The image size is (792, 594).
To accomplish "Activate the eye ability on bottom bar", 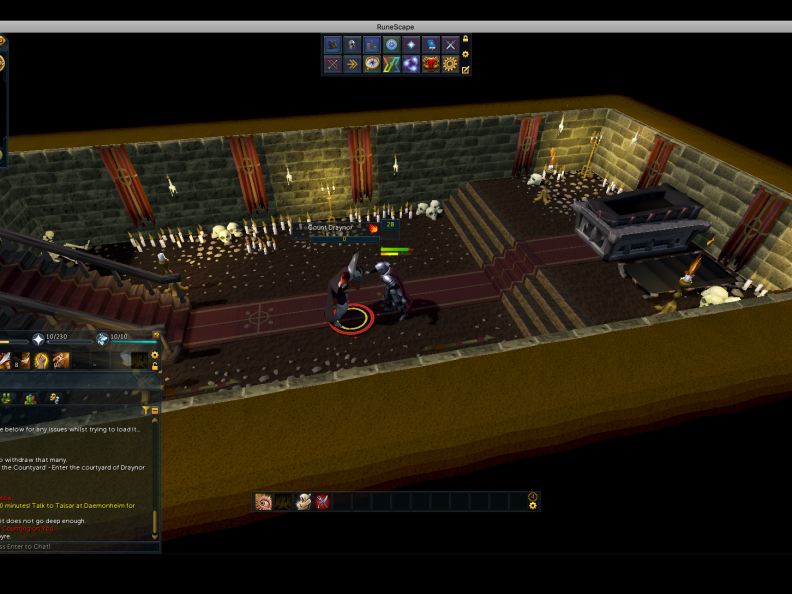I will pyautogui.click(x=264, y=501).
